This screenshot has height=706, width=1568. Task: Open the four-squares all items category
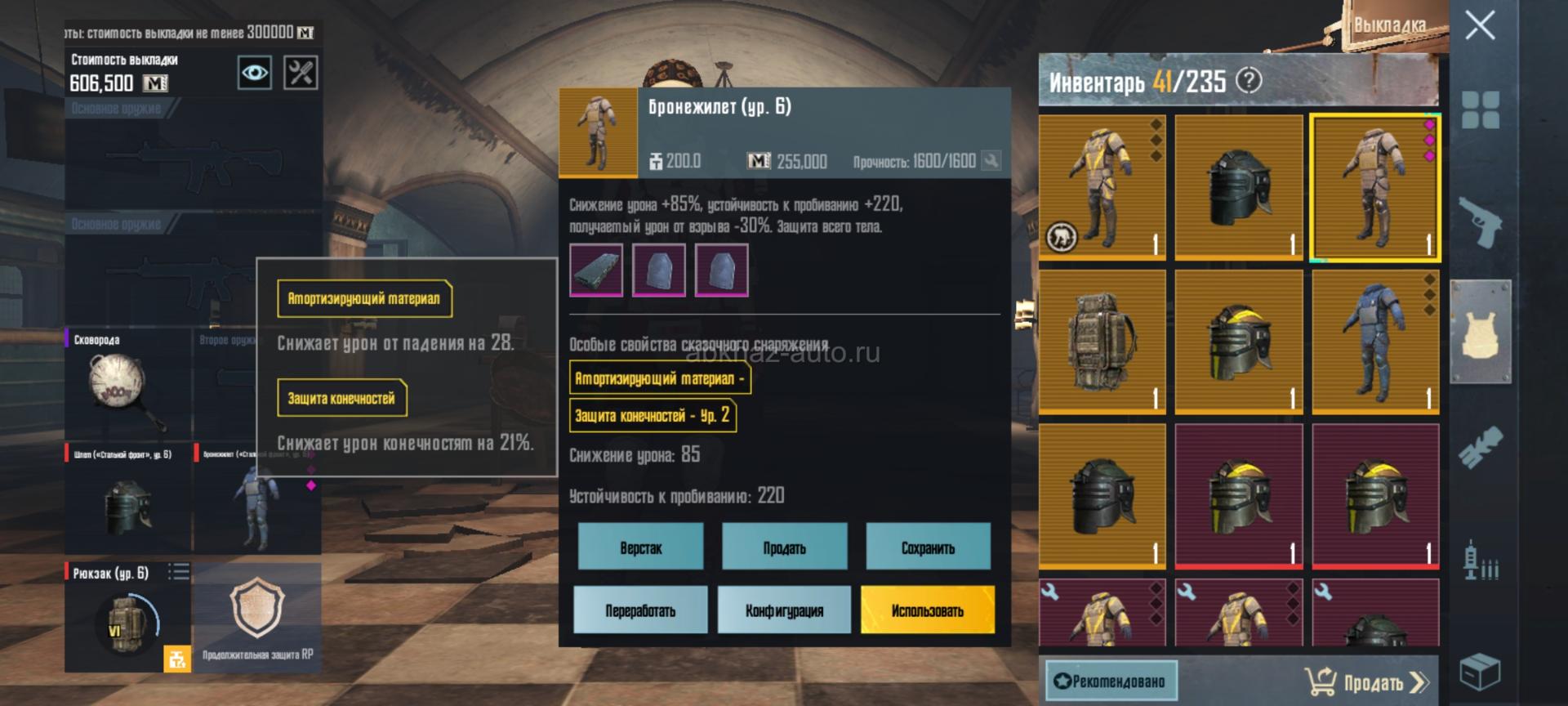coord(1480,109)
